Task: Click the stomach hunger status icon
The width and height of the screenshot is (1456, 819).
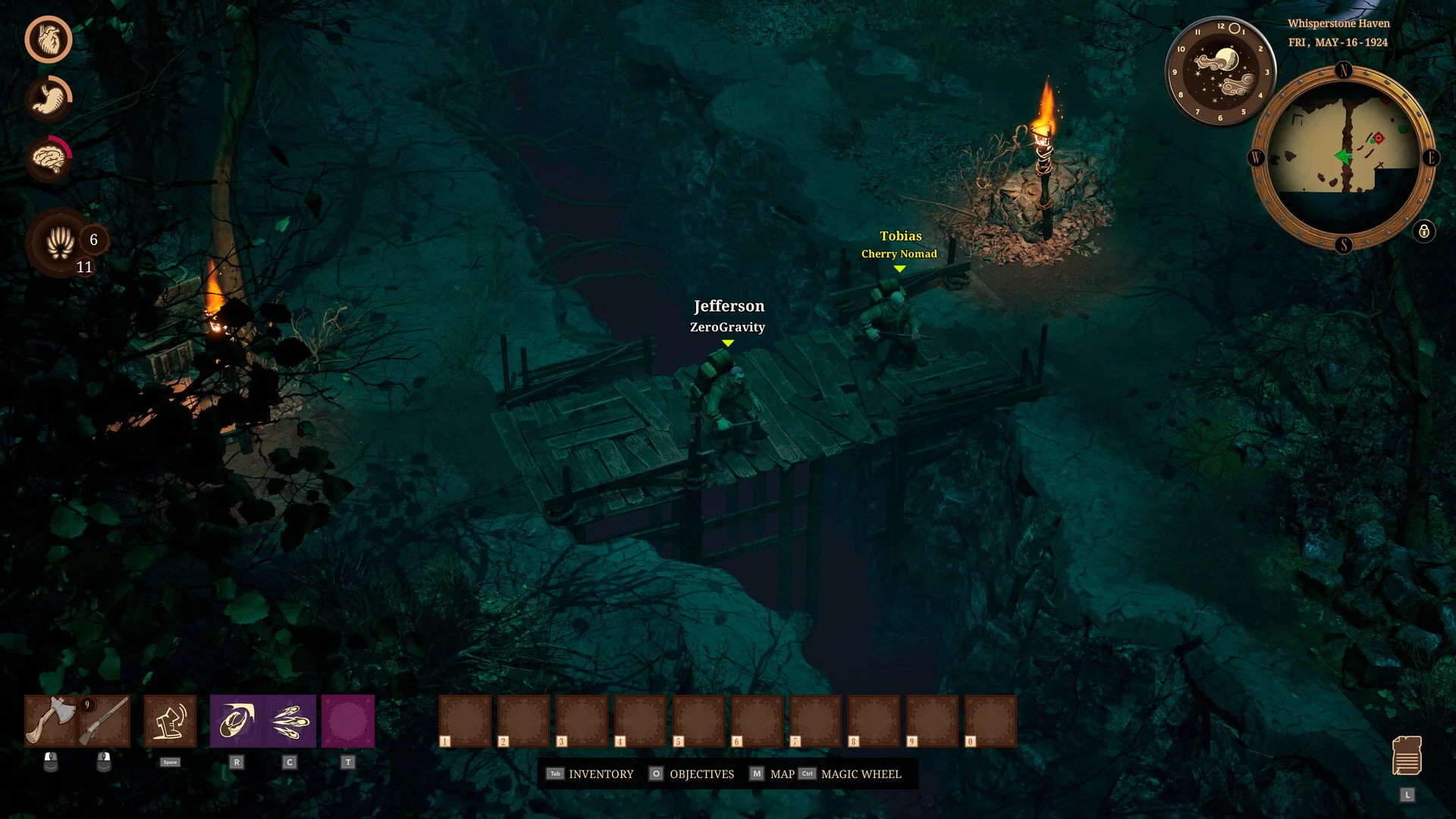Action: click(x=49, y=99)
